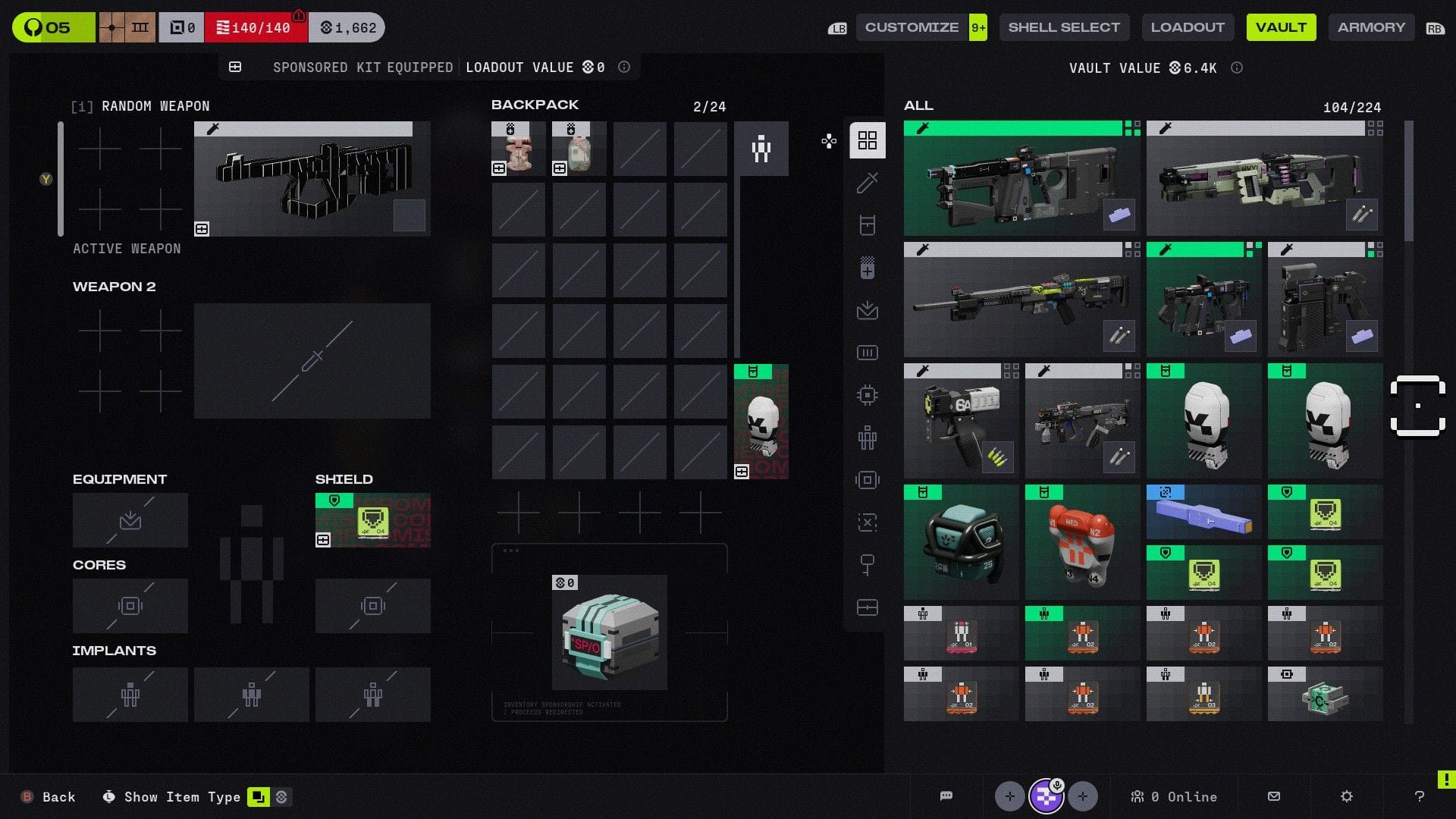Select the equipped shield card in loadout
The width and height of the screenshot is (1456, 819).
pos(372,520)
